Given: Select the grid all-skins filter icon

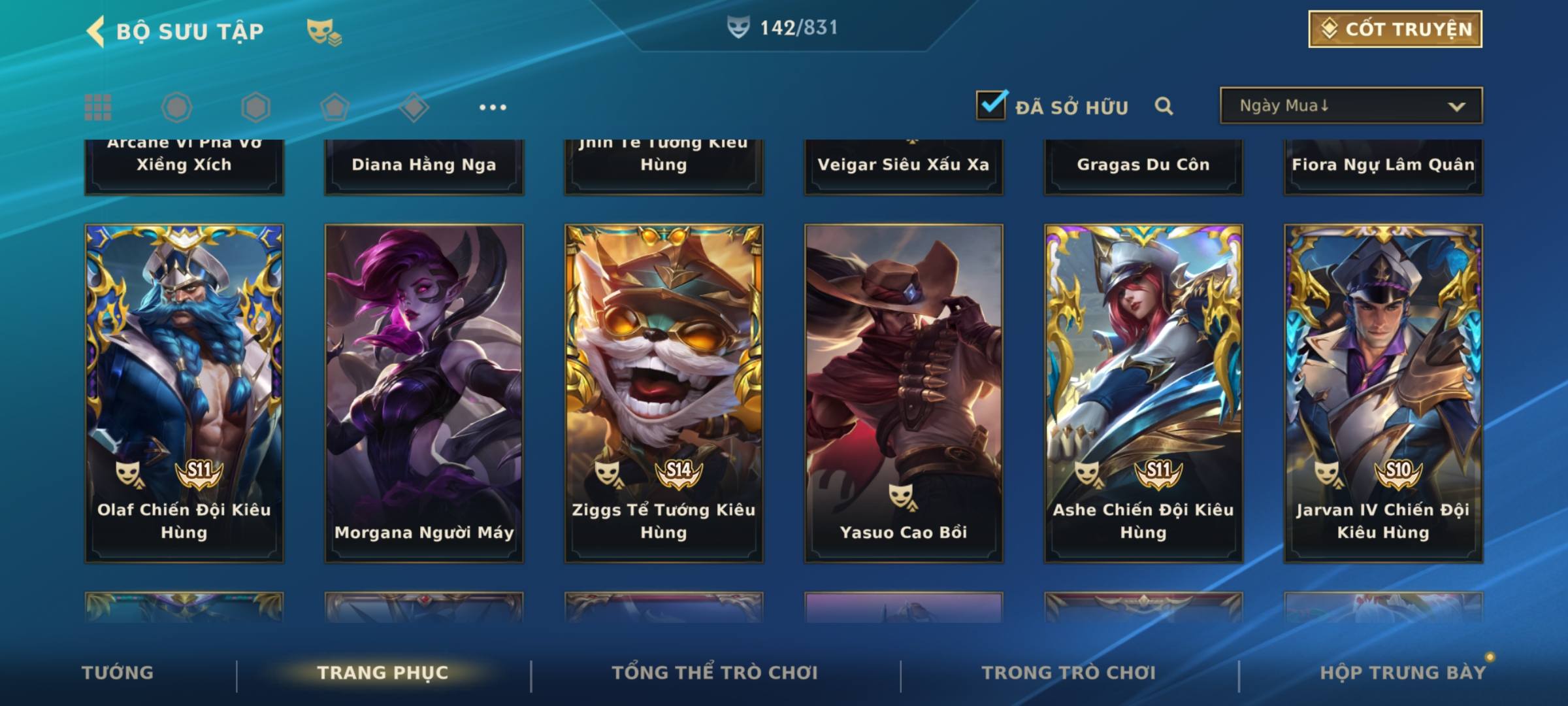Looking at the screenshot, I should point(98,107).
